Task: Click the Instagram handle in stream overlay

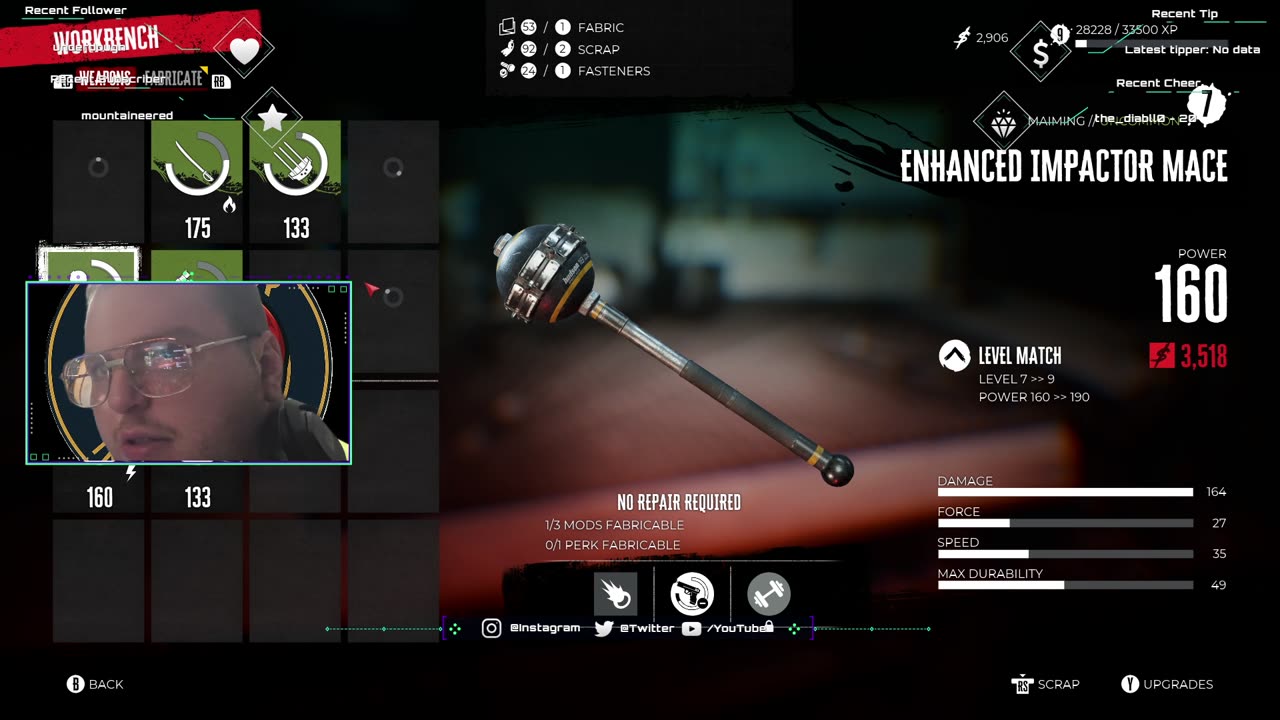Action: [544, 628]
